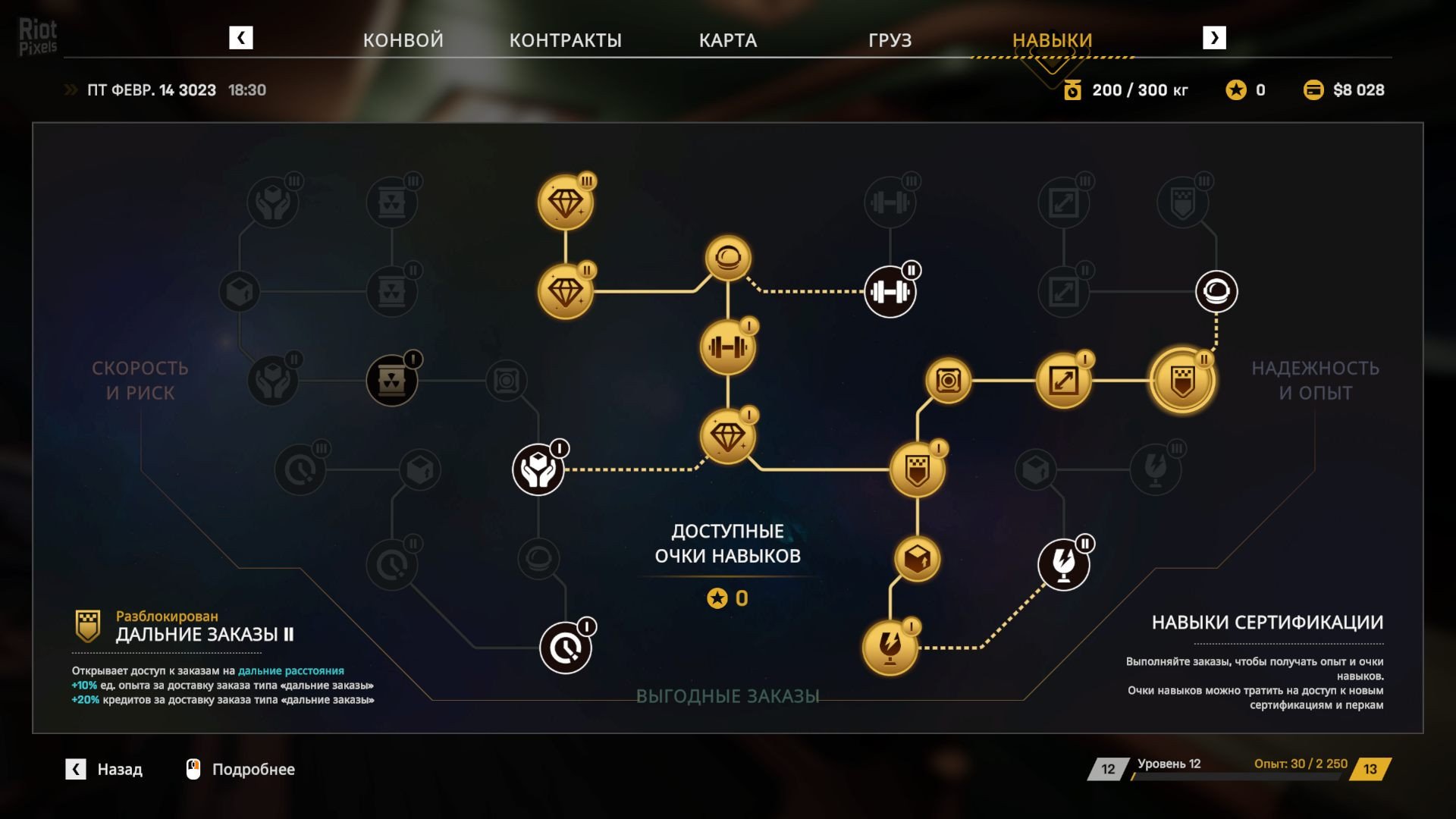Image resolution: width=1456 pixels, height=819 pixels.
Task: Select the glowing shield skill tier II
Action: 1182,381
